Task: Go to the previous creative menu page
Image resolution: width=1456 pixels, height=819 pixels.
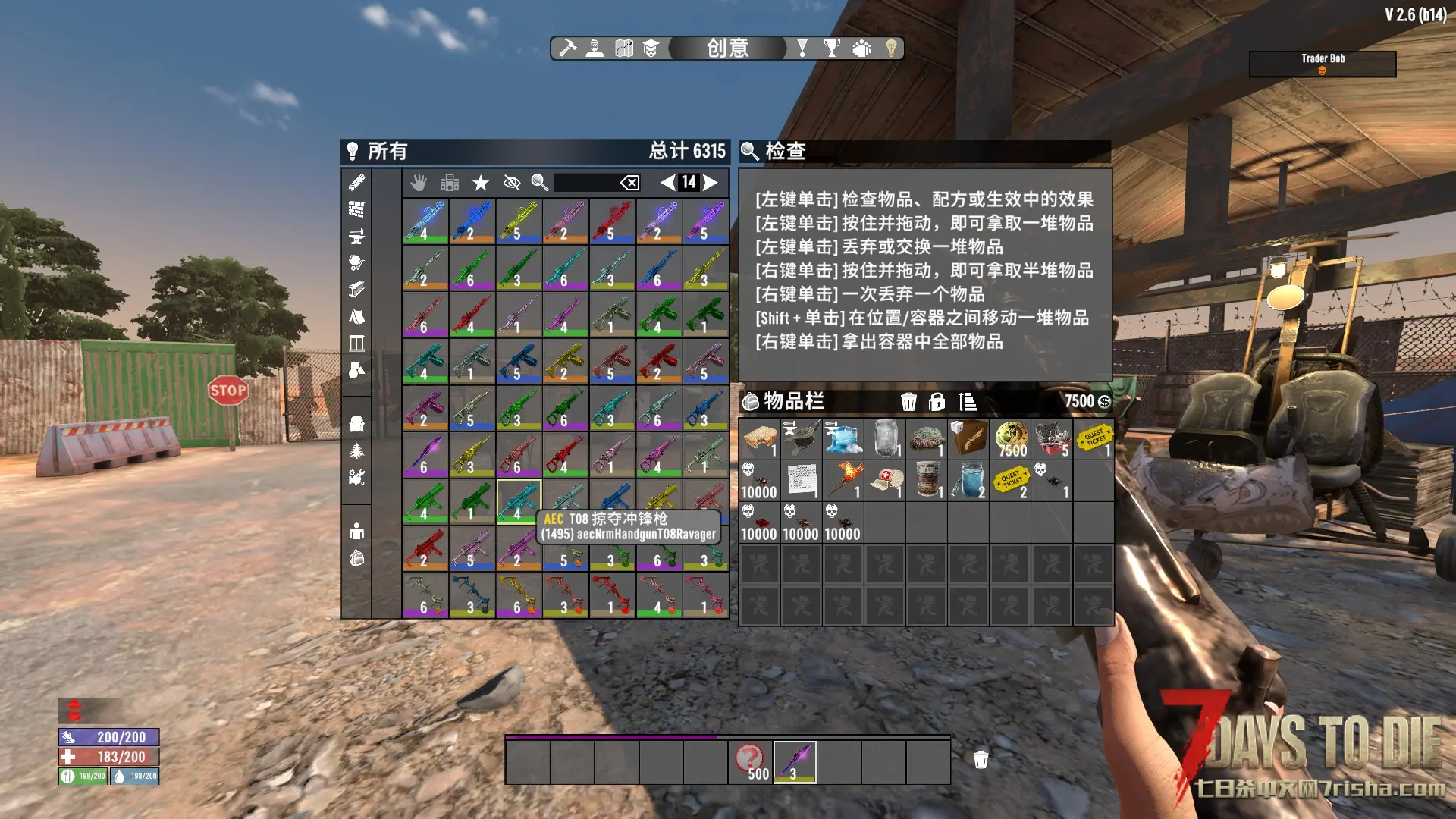Action: click(x=667, y=182)
